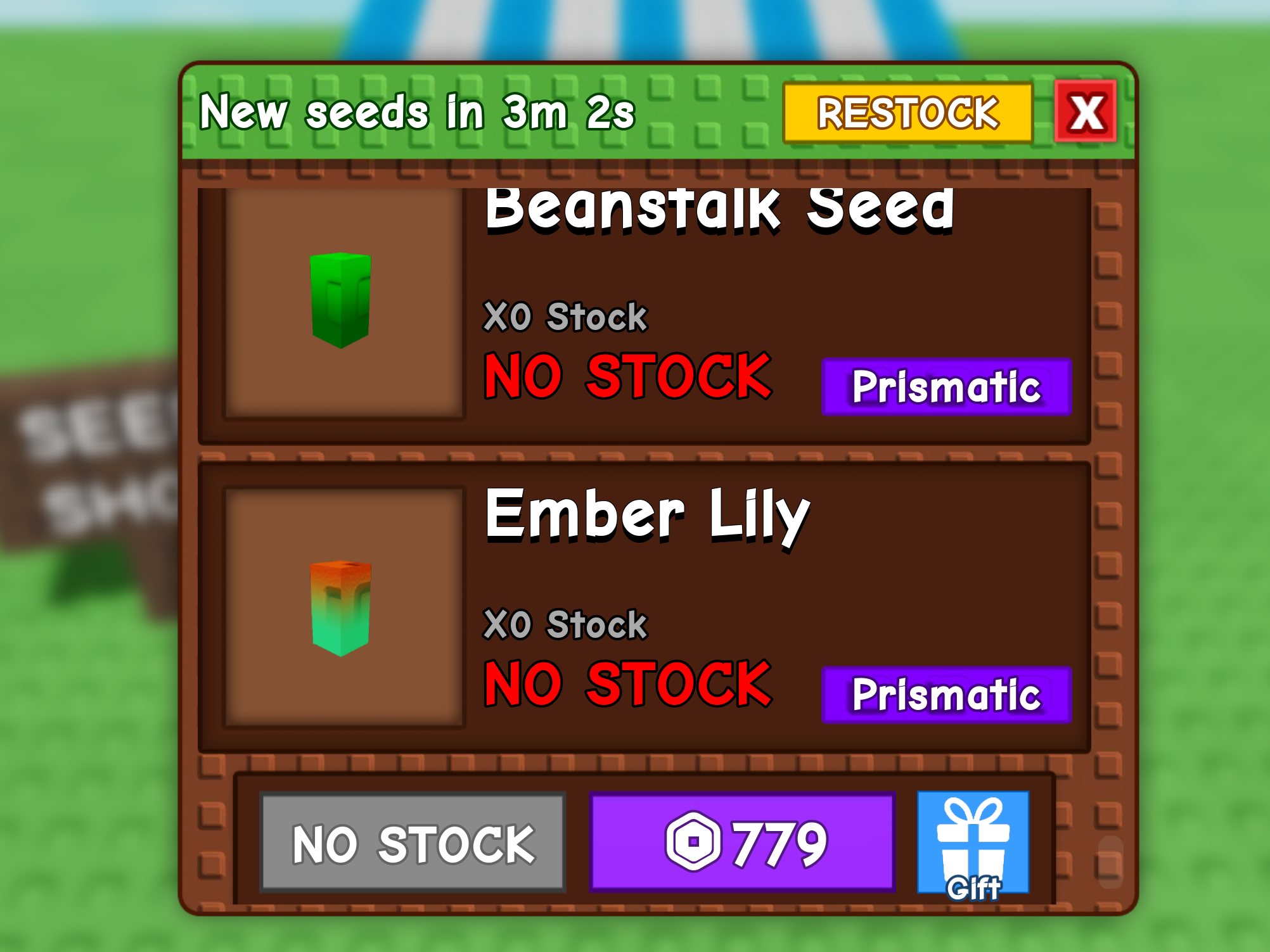This screenshot has height=952, width=1270.
Task: Click the Prismatic rarity badge for Beanstalk Seed
Action: tap(945, 387)
